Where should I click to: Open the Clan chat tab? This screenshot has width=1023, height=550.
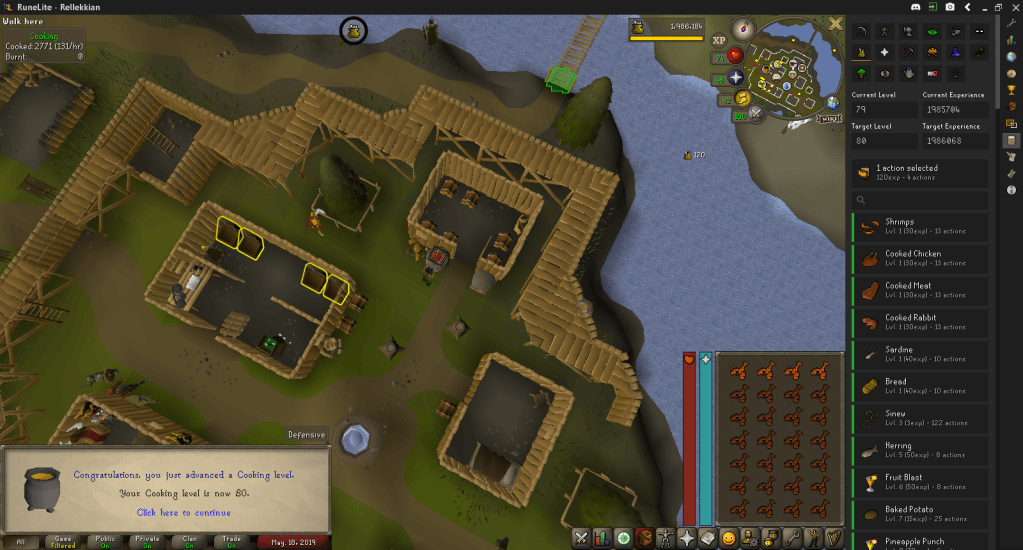[189, 541]
